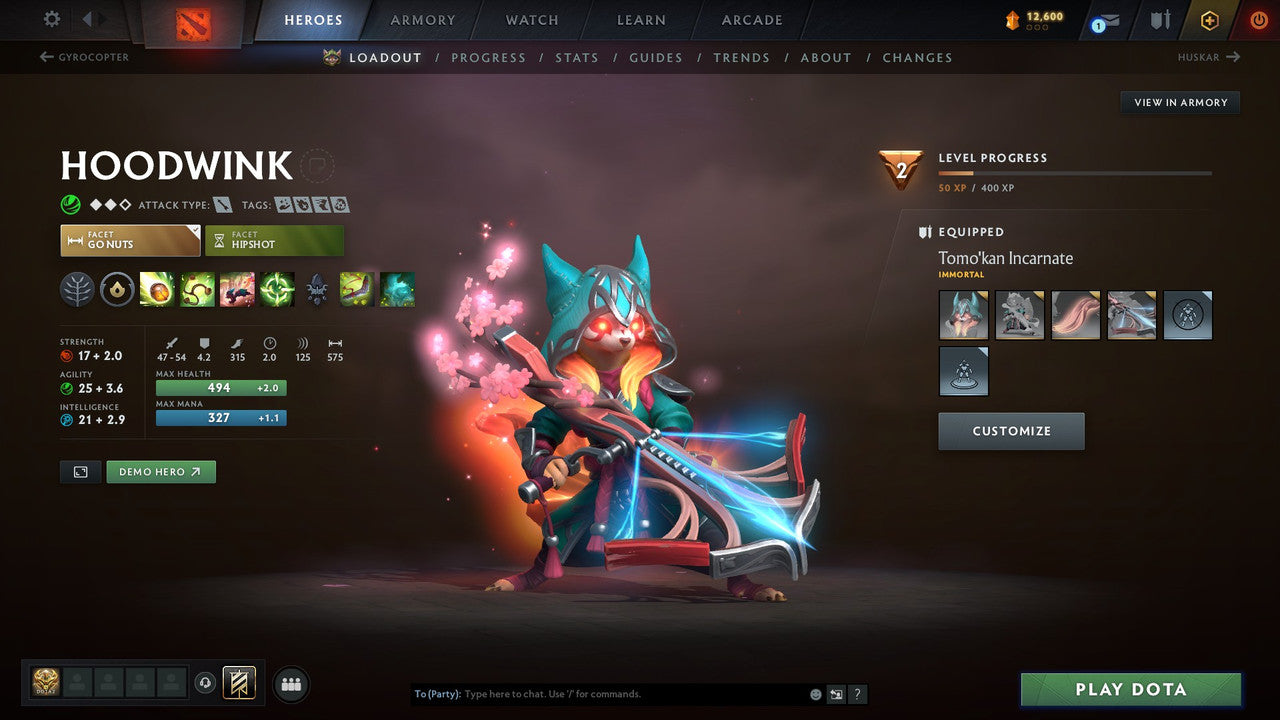This screenshot has height=720, width=1280.
Task: Switch to the STATS tab
Action: 577,57
